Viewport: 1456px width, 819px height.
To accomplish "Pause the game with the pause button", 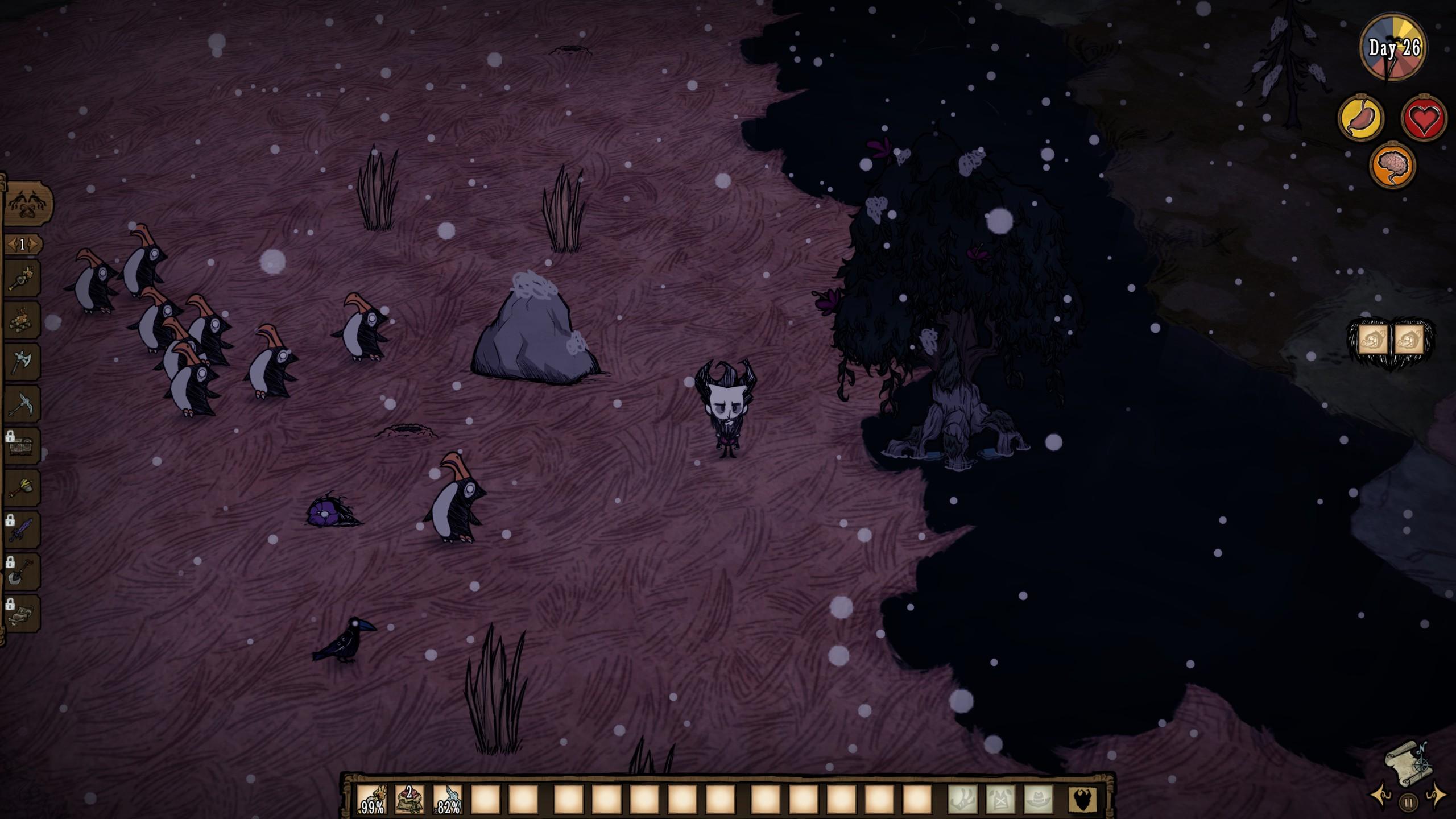I will (1408, 803).
